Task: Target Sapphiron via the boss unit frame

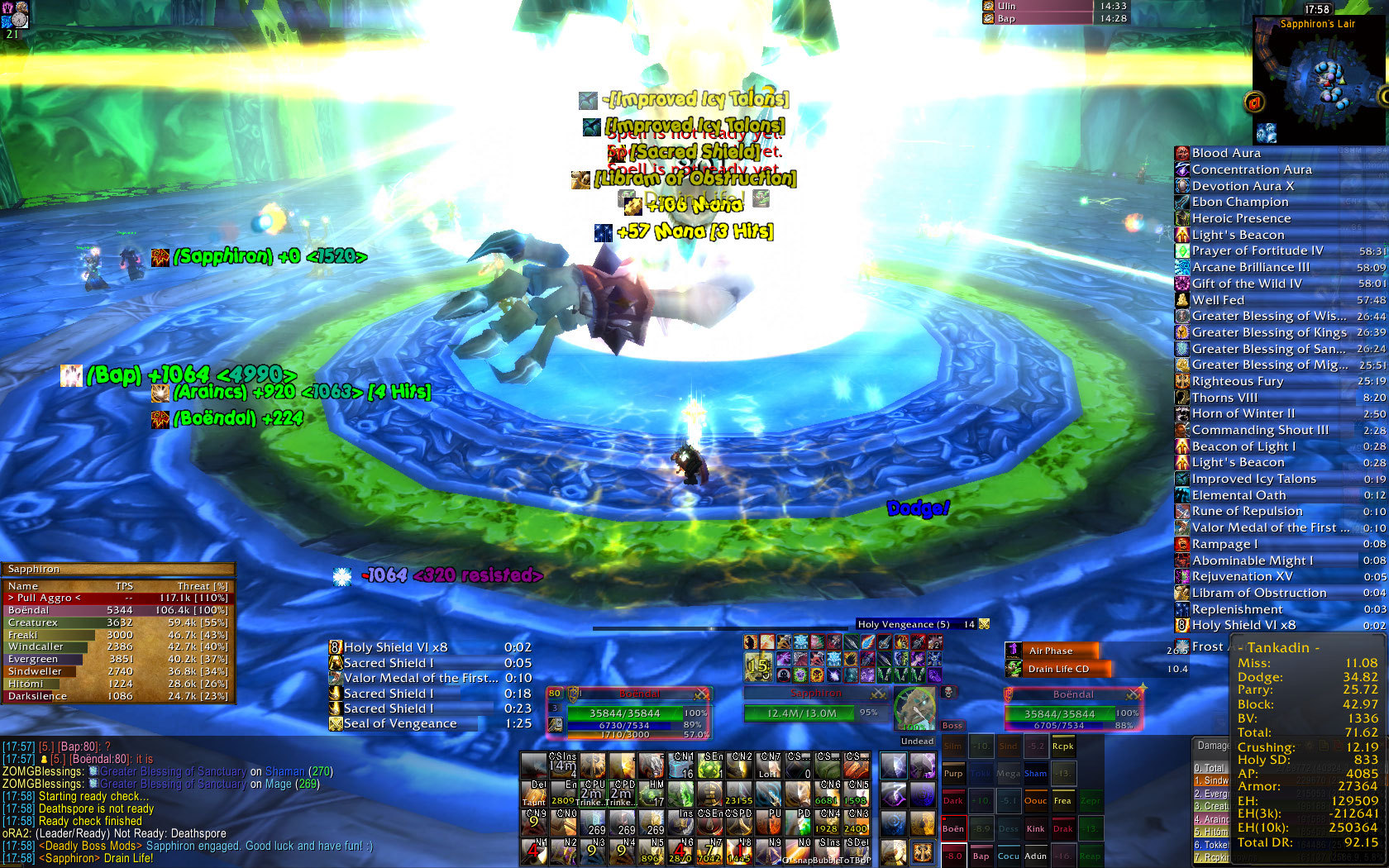Action: click(812, 713)
